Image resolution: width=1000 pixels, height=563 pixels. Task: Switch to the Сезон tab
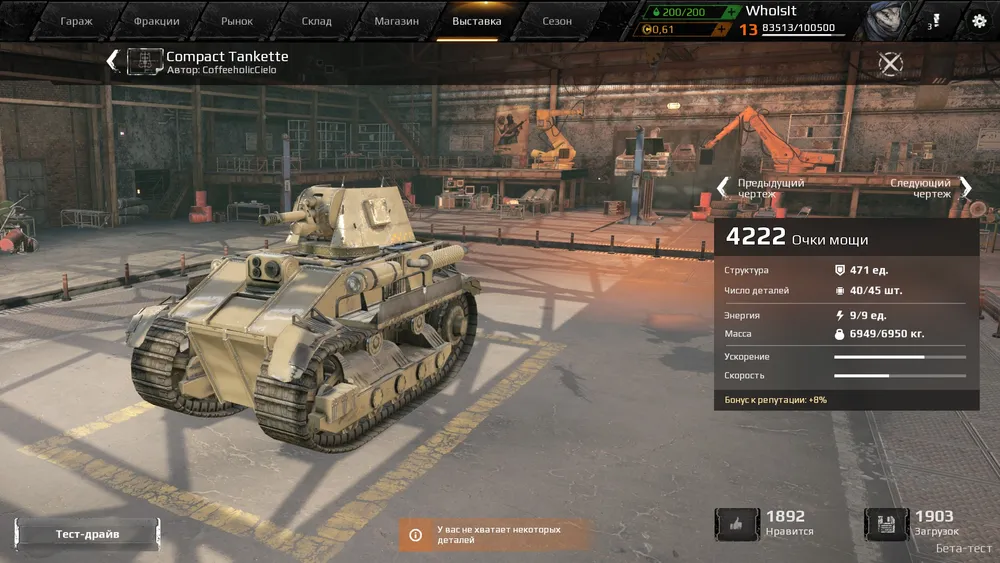(557, 21)
